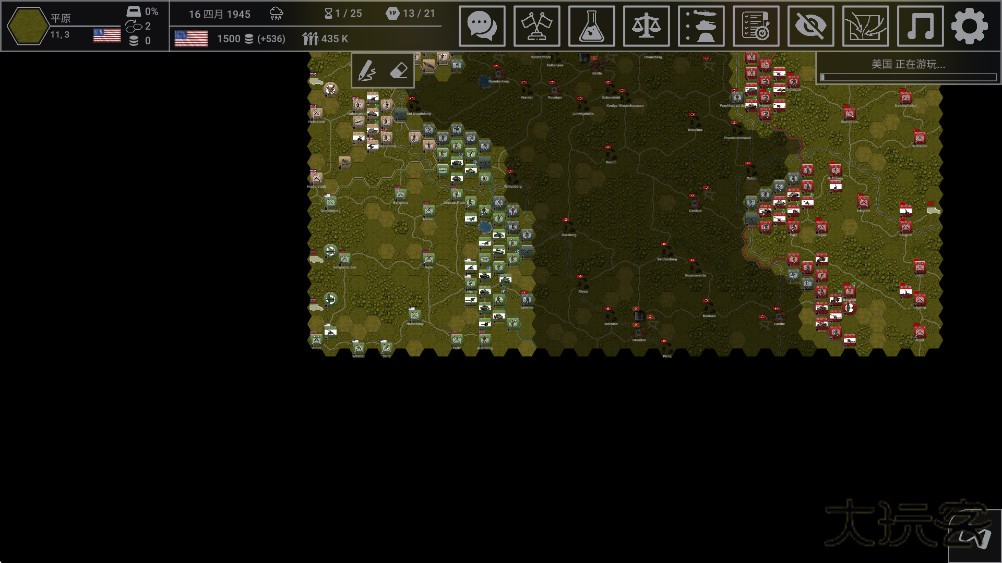
Task: Click the plains terrain hexagon icon
Action: (x=26, y=26)
